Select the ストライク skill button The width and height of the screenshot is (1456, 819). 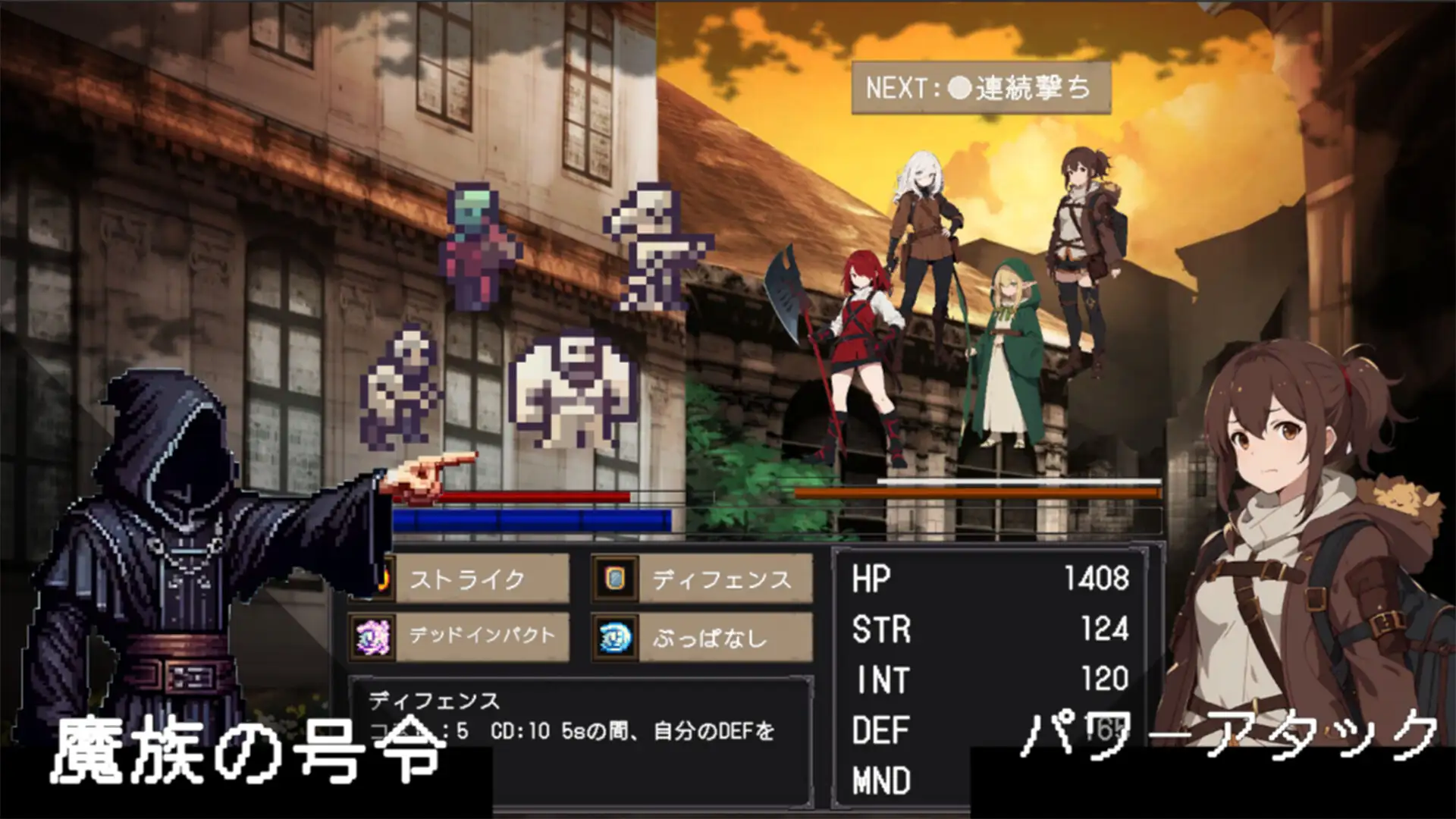pos(481,579)
